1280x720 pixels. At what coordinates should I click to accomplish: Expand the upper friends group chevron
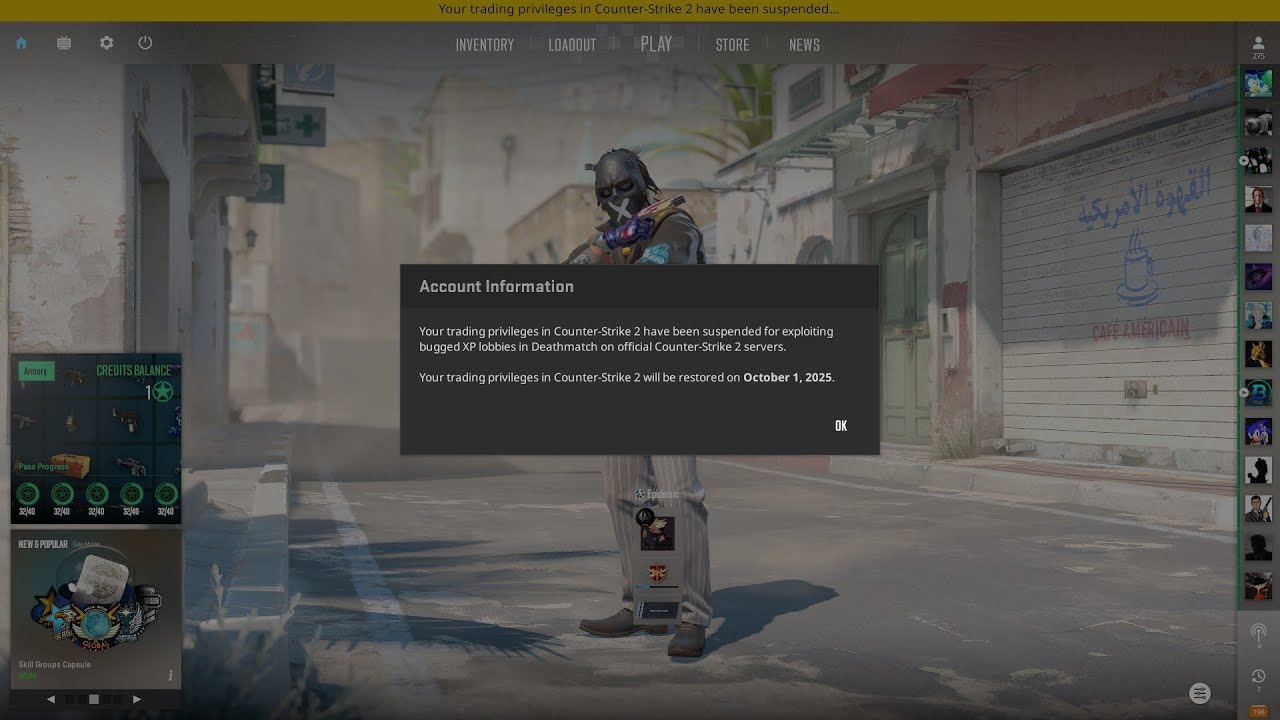pos(1243,160)
